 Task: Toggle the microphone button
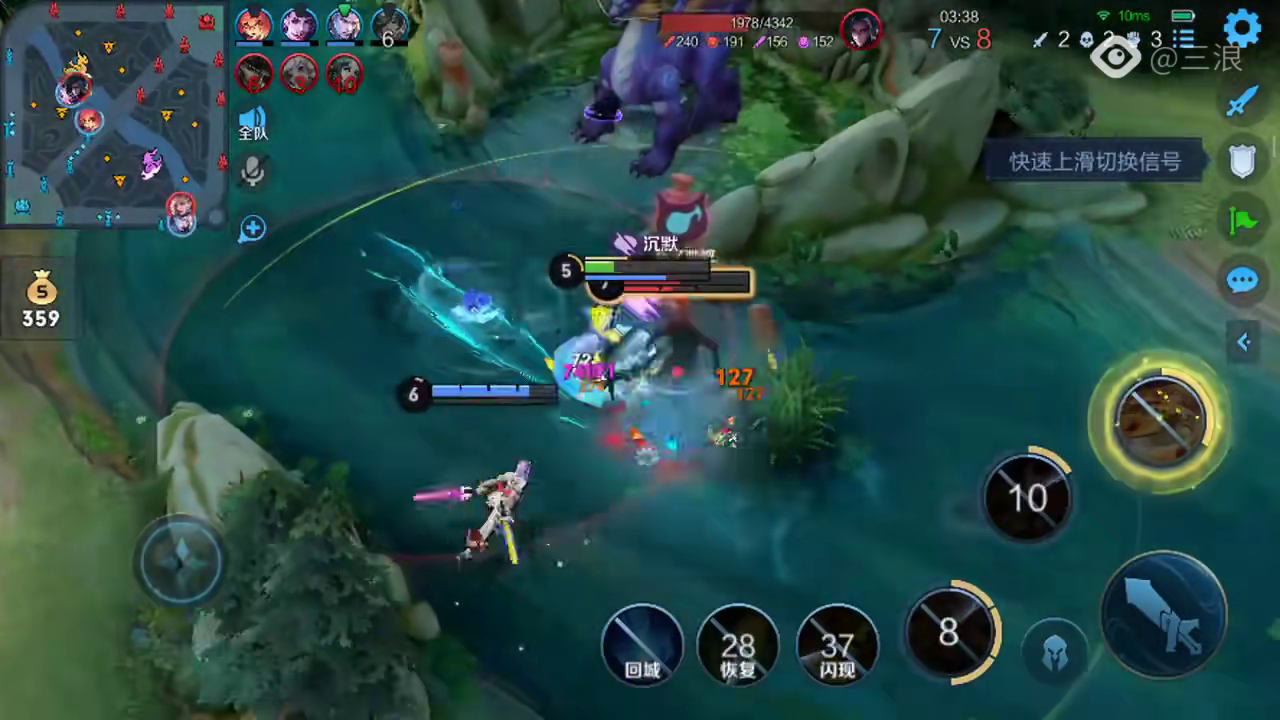[x=253, y=174]
